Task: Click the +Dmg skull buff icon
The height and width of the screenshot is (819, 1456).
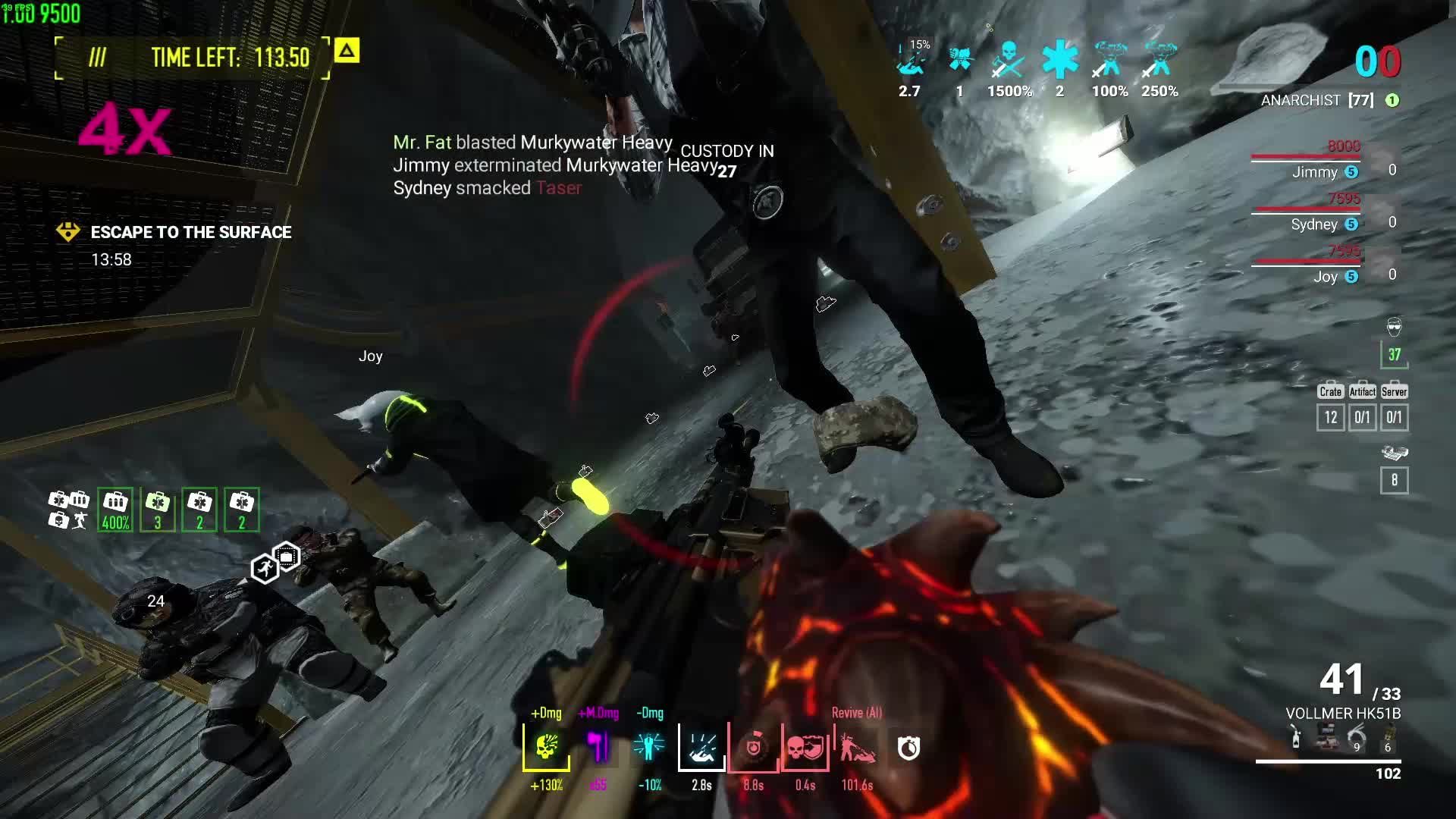Action: (x=546, y=747)
